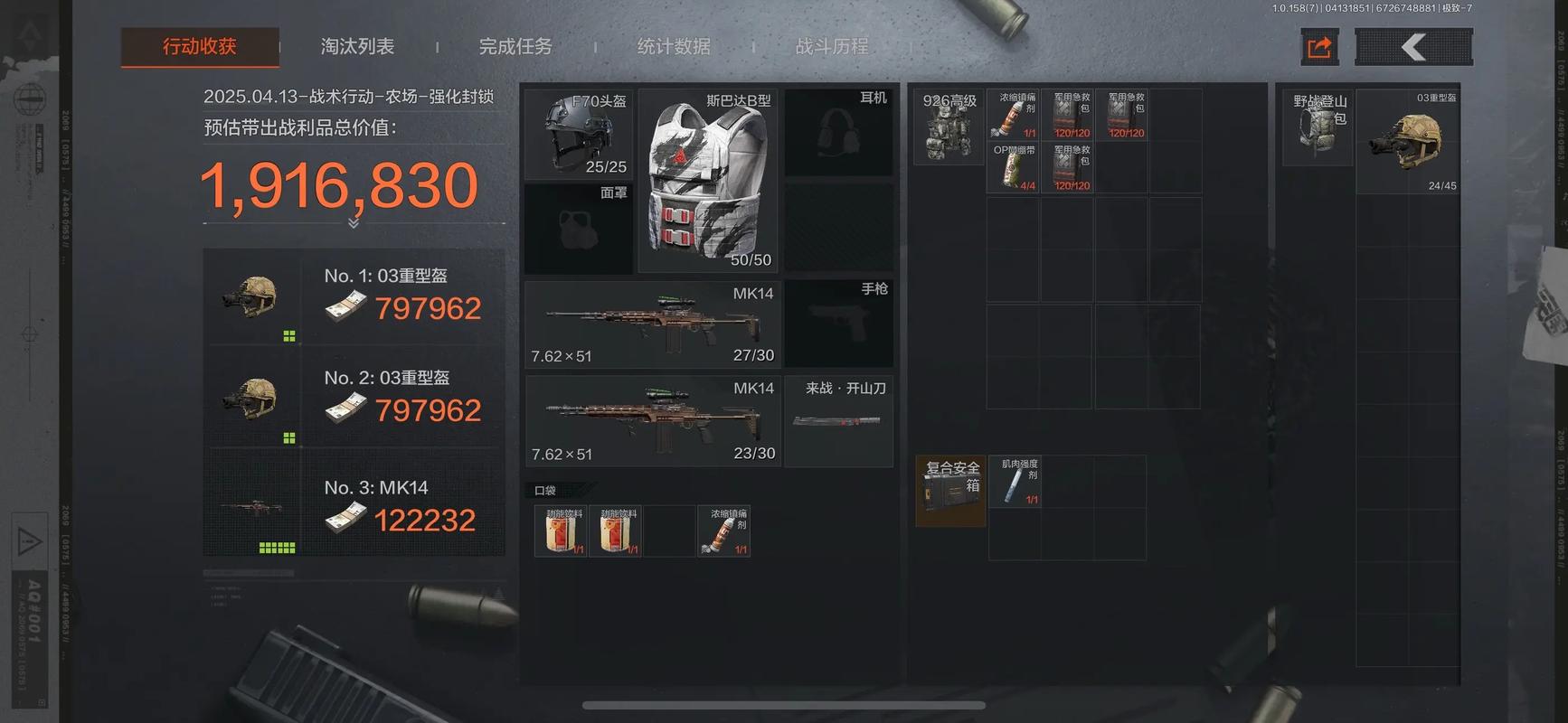View the 战斗历程 tab
1568x723 pixels.
point(832,47)
